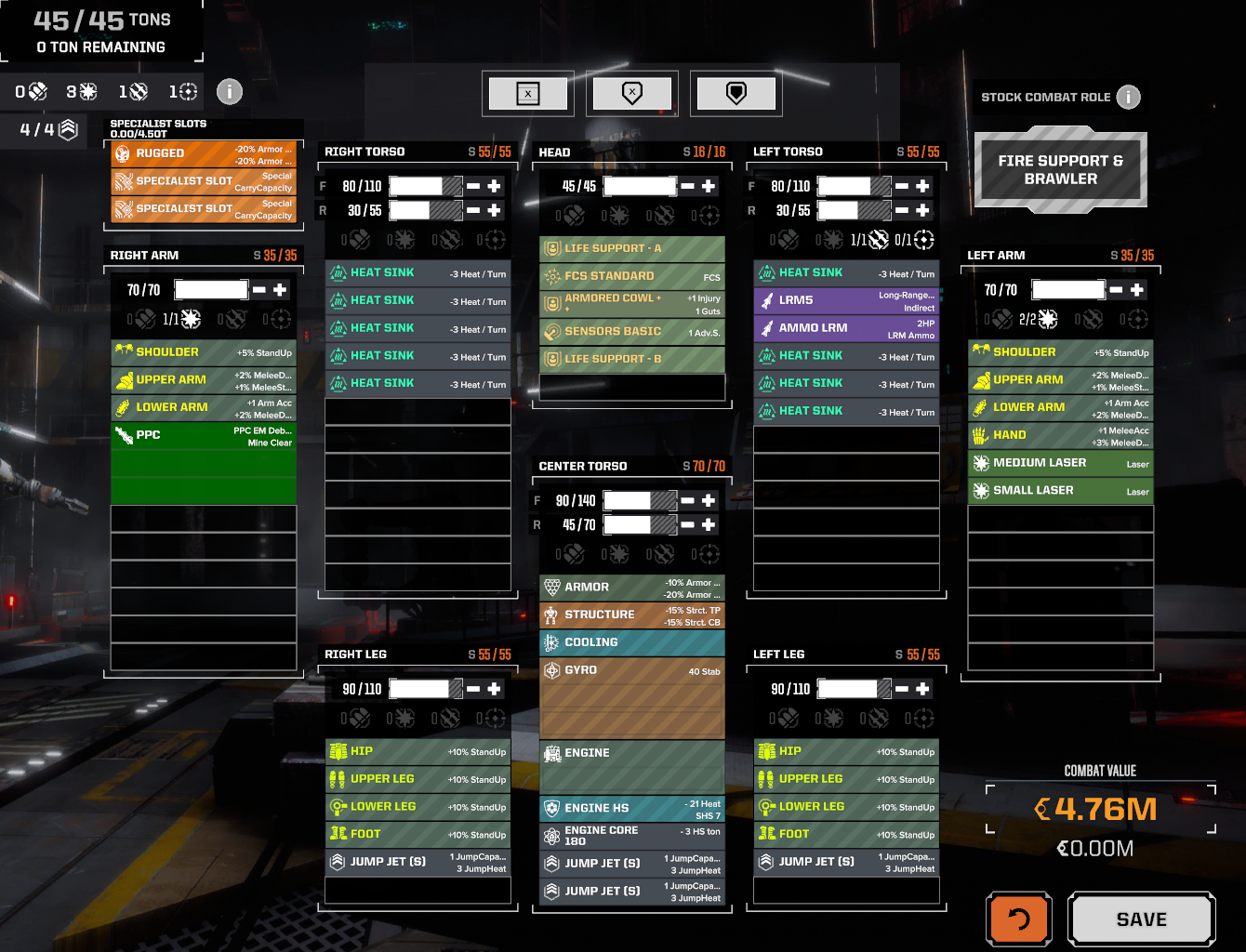Click the orange revert changes button
The image size is (1246, 952).
1019,919
